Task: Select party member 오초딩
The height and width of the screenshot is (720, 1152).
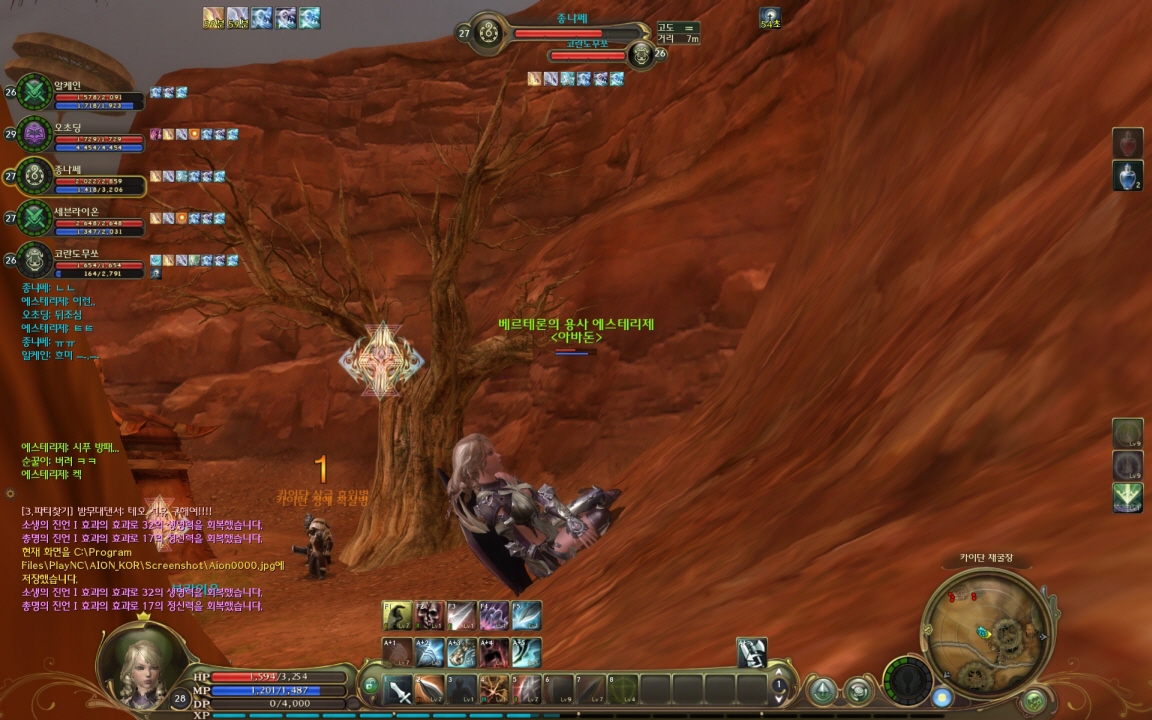Action: pyautogui.click(x=36, y=134)
